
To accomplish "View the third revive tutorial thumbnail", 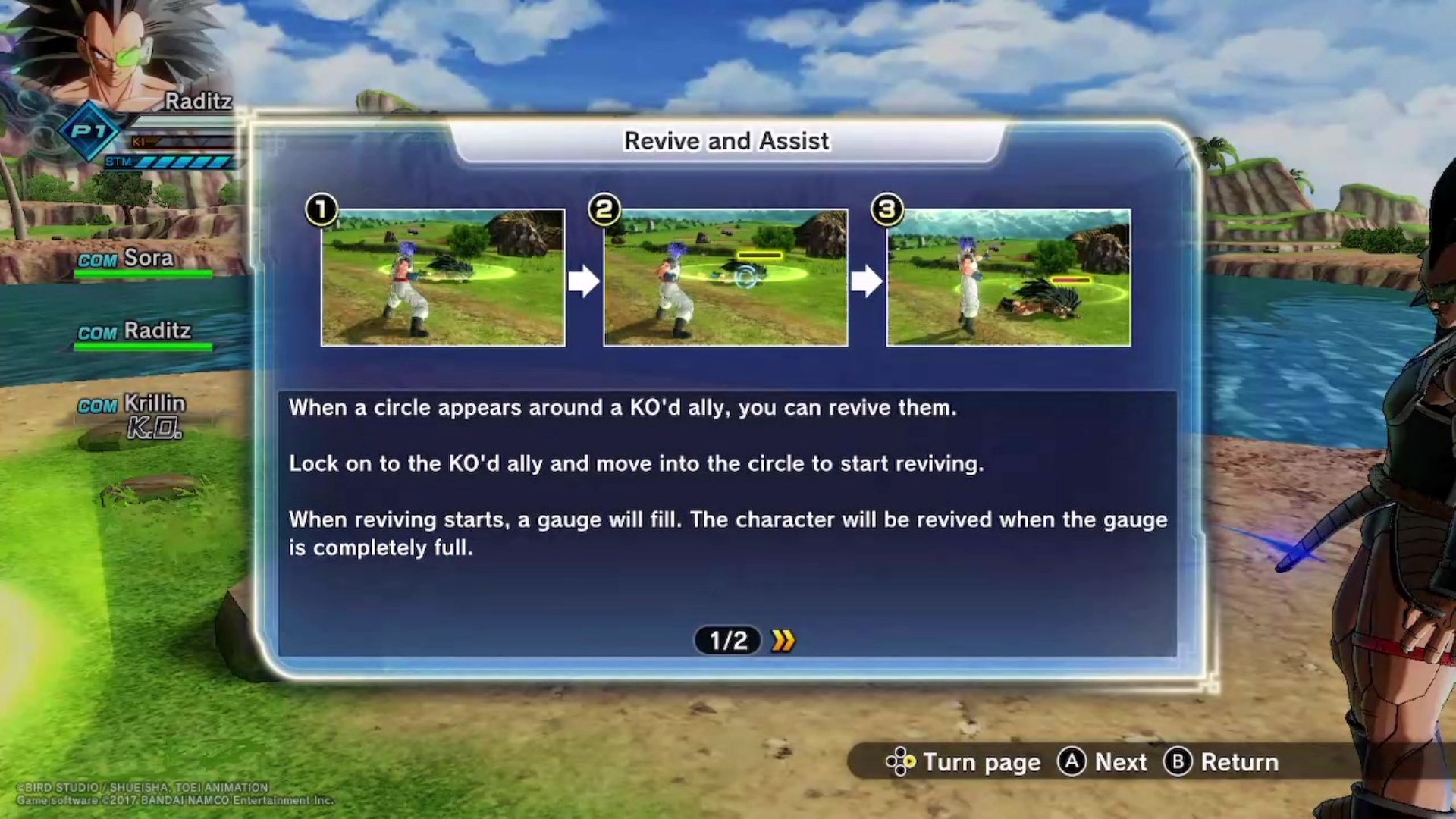I will coord(1009,278).
